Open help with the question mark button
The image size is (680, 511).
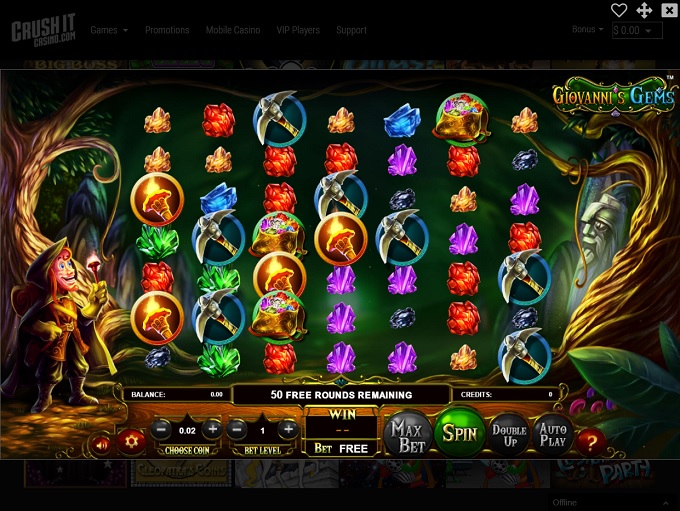coord(591,441)
